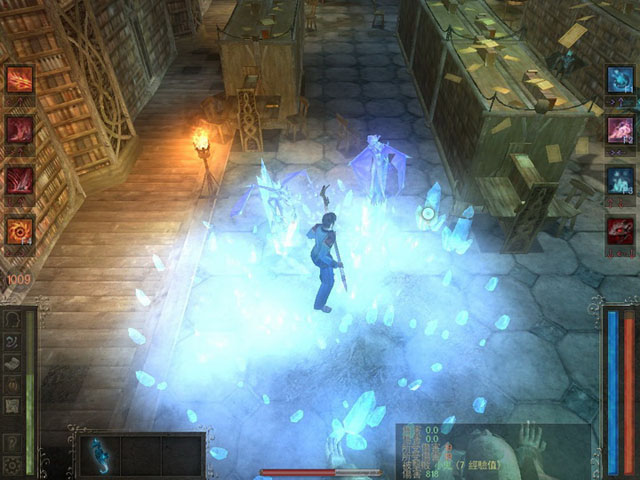Open the swirl skills panel
640x480 pixels.
coord(12,341)
